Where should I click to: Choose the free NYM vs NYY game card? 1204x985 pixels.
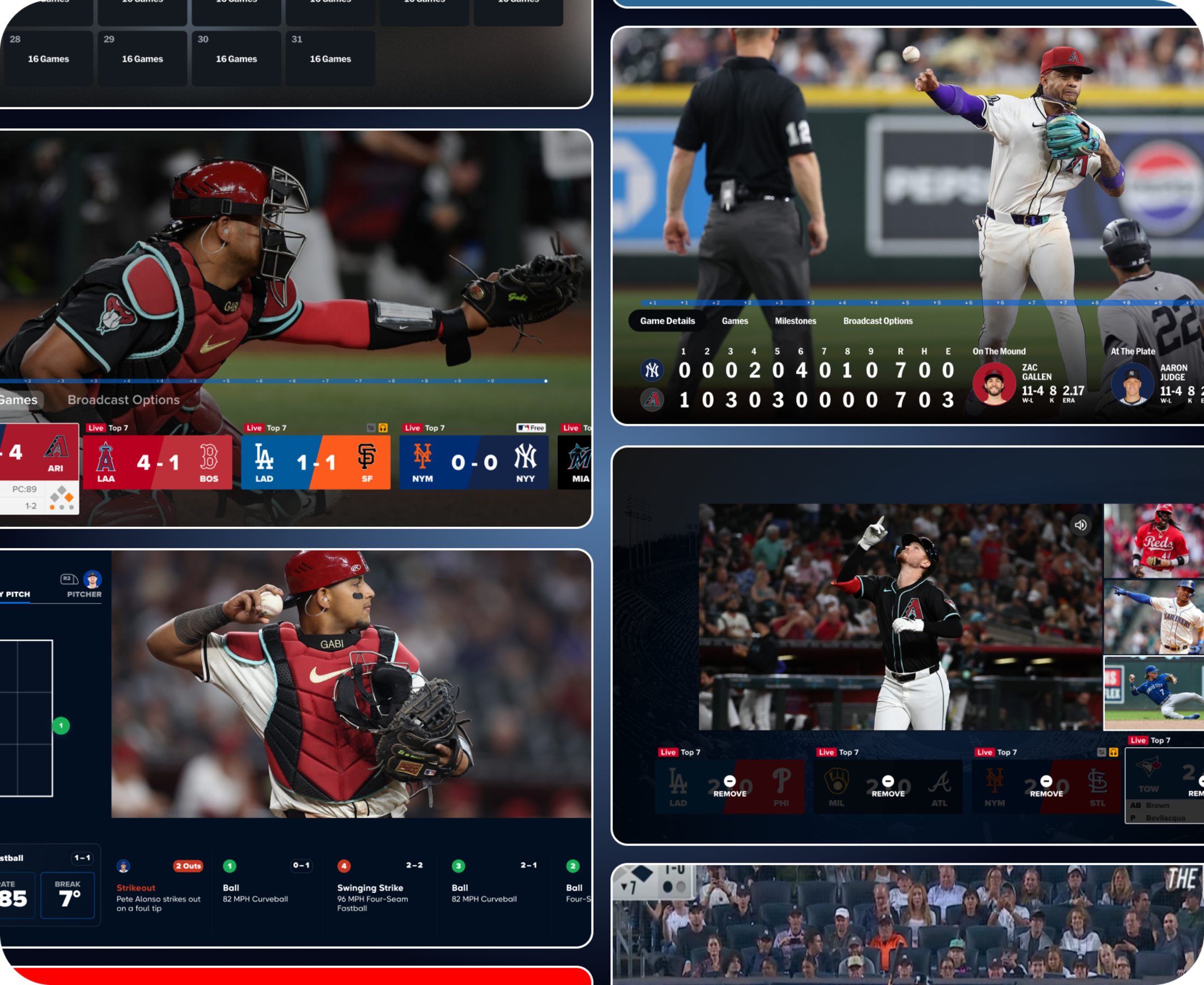[x=473, y=462]
